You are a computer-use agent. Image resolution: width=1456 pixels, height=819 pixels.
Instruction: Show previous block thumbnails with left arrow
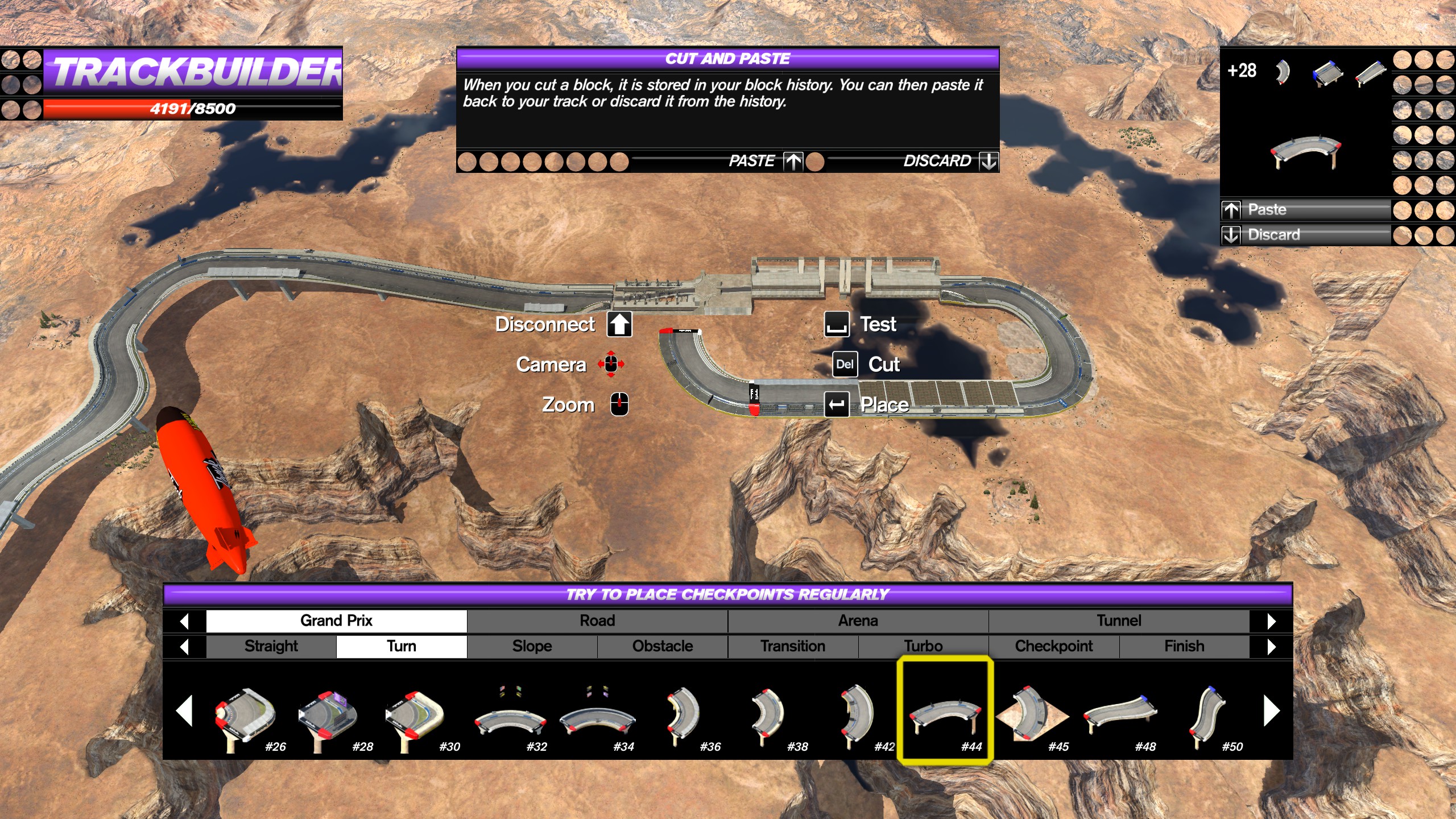[x=184, y=711]
